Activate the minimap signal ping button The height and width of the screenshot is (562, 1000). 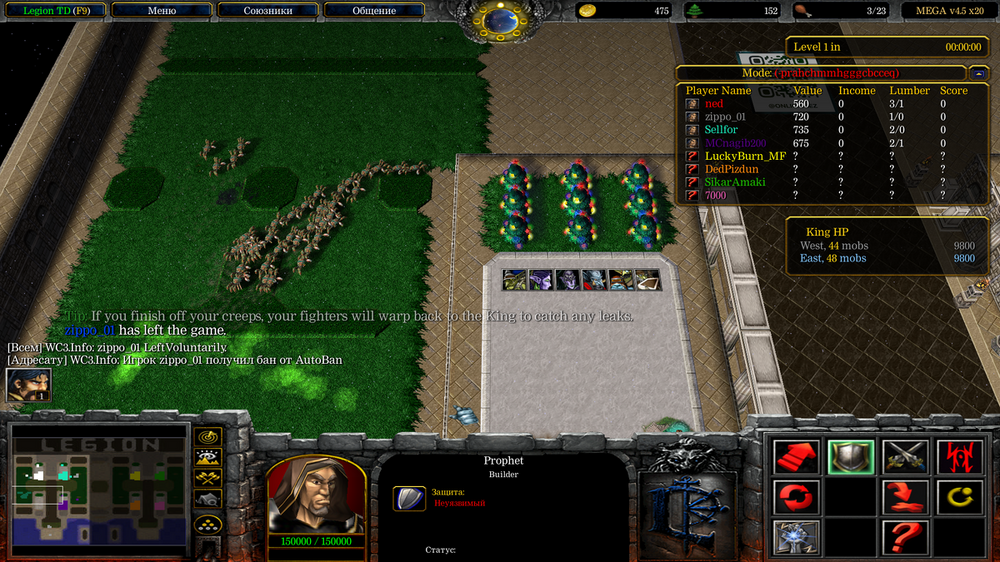click(208, 437)
